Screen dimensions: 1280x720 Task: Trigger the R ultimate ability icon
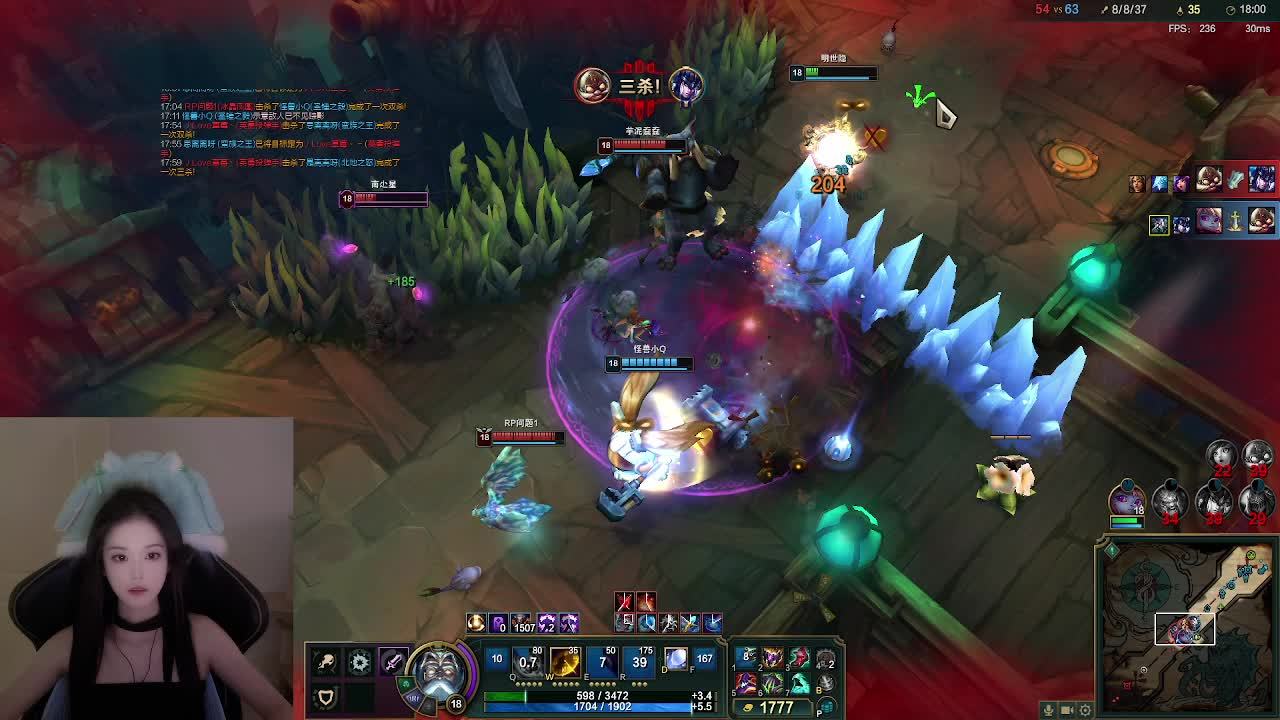click(x=639, y=661)
